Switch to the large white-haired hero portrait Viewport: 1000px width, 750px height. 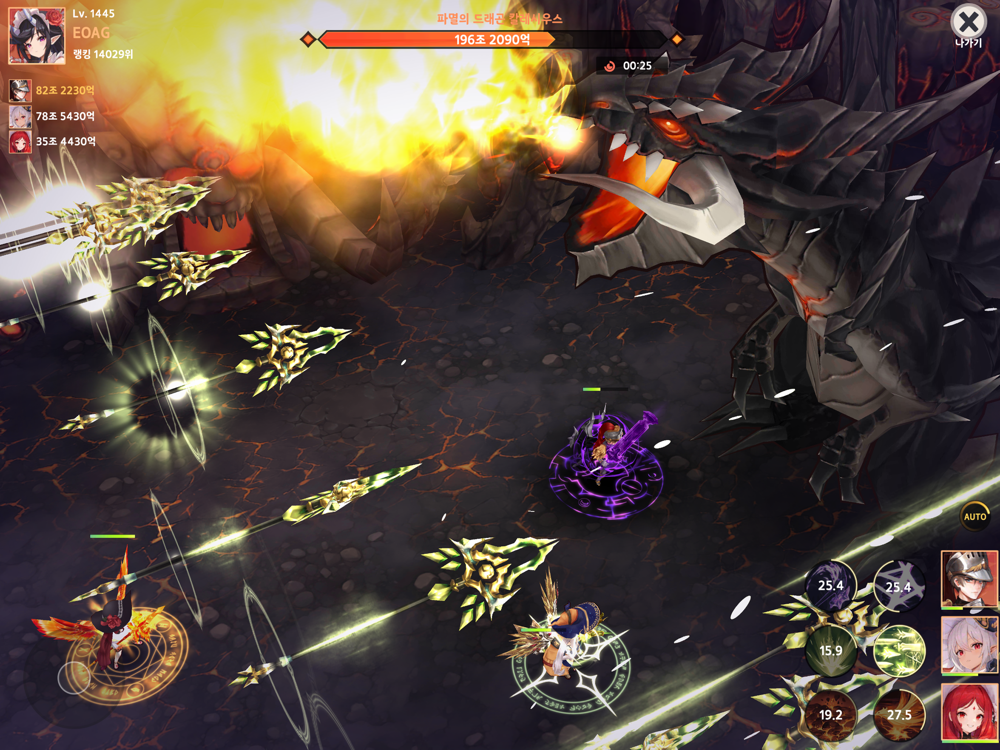[x=969, y=645]
